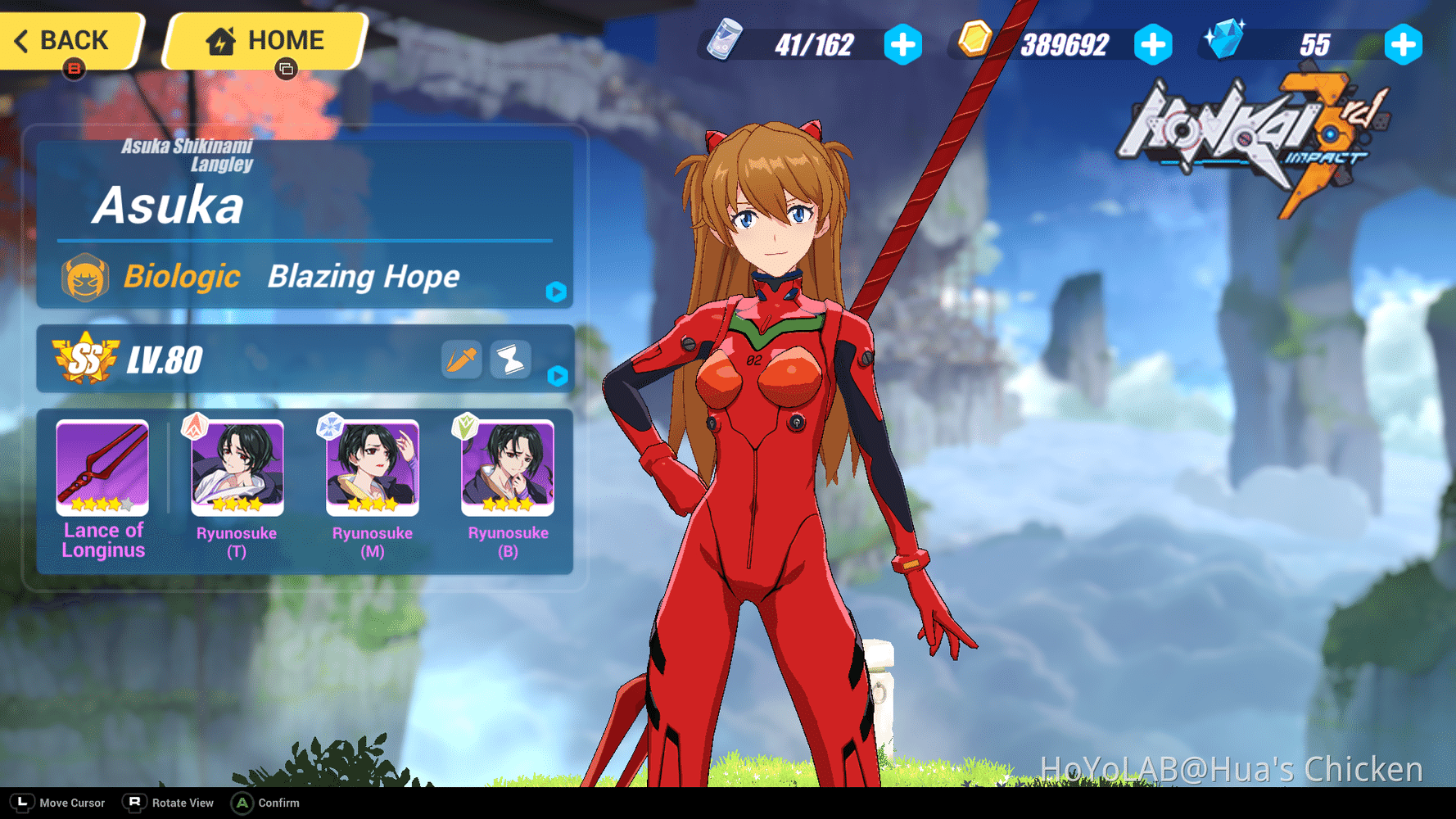This screenshot has width=1456, height=819.
Task: Select the Lance of Longinus weapon
Action: click(101, 468)
